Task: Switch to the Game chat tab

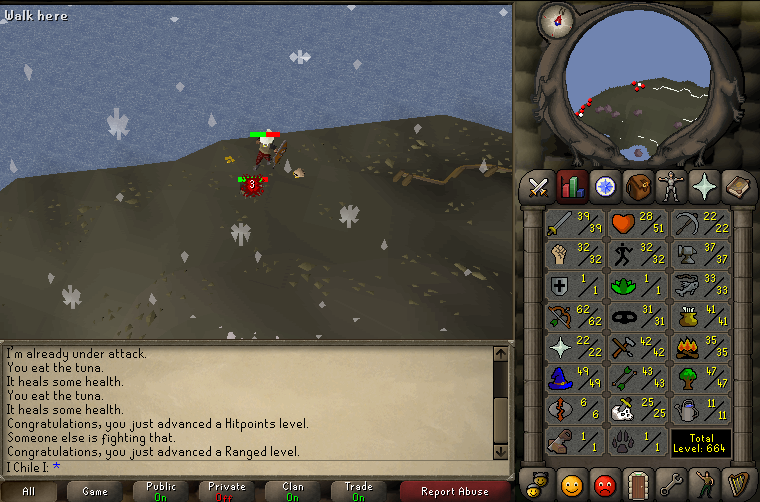Action: pyautogui.click(x=95, y=492)
